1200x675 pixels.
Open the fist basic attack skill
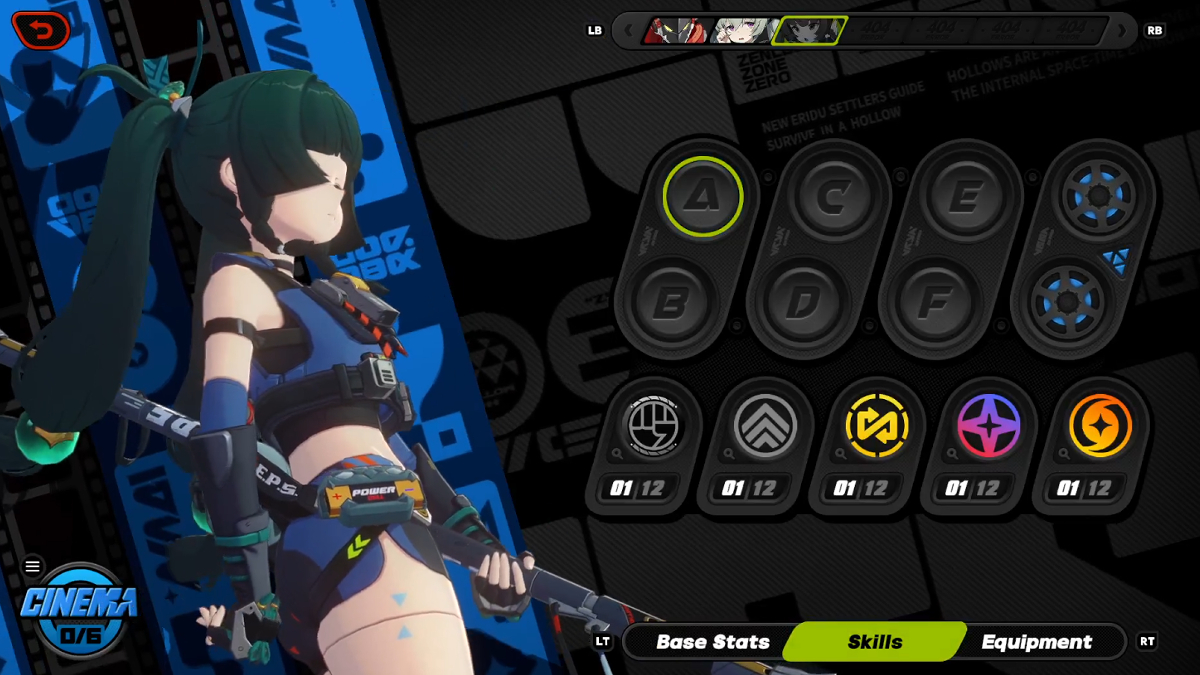pos(652,427)
